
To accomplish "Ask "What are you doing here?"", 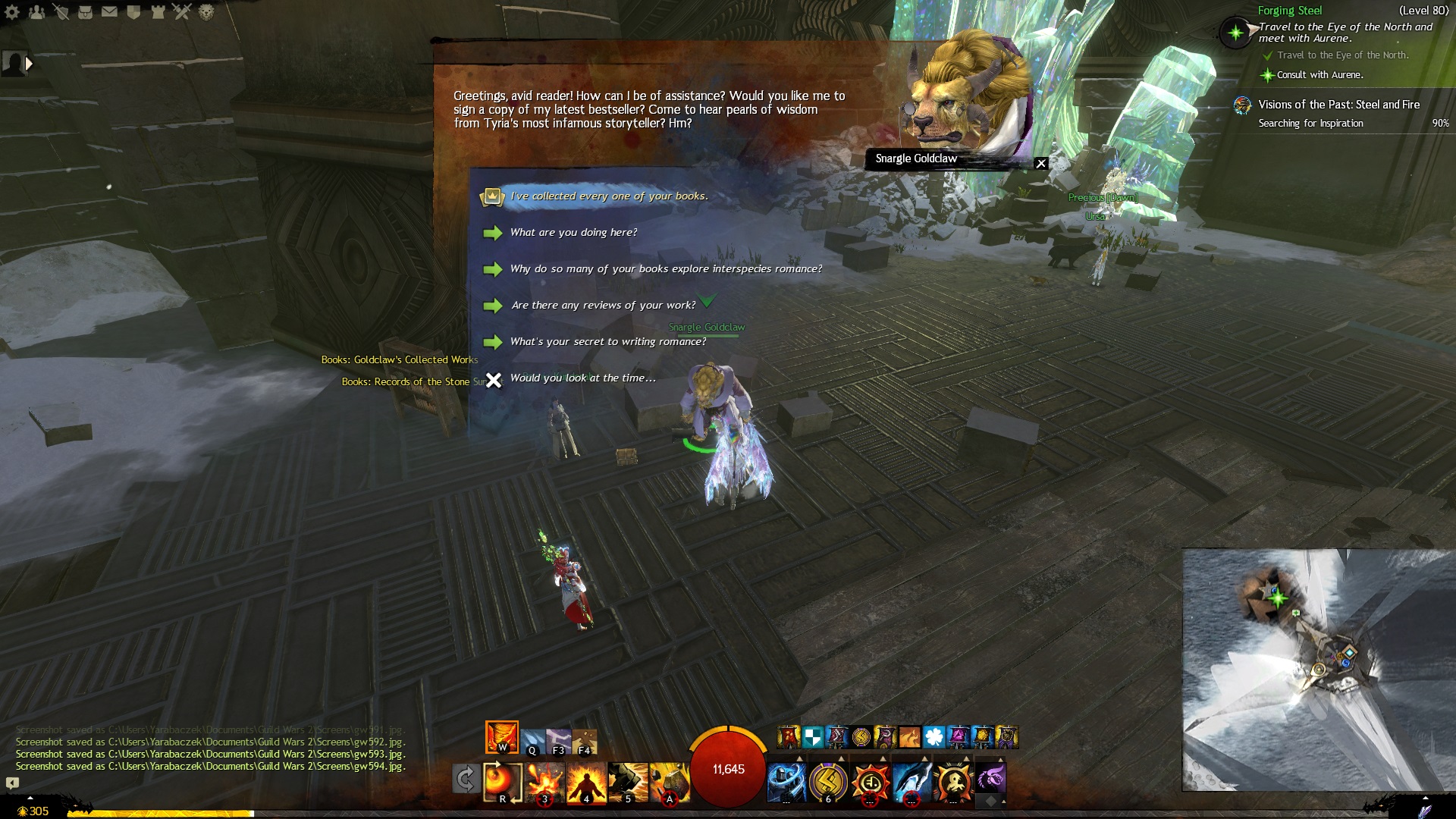I will click(573, 233).
